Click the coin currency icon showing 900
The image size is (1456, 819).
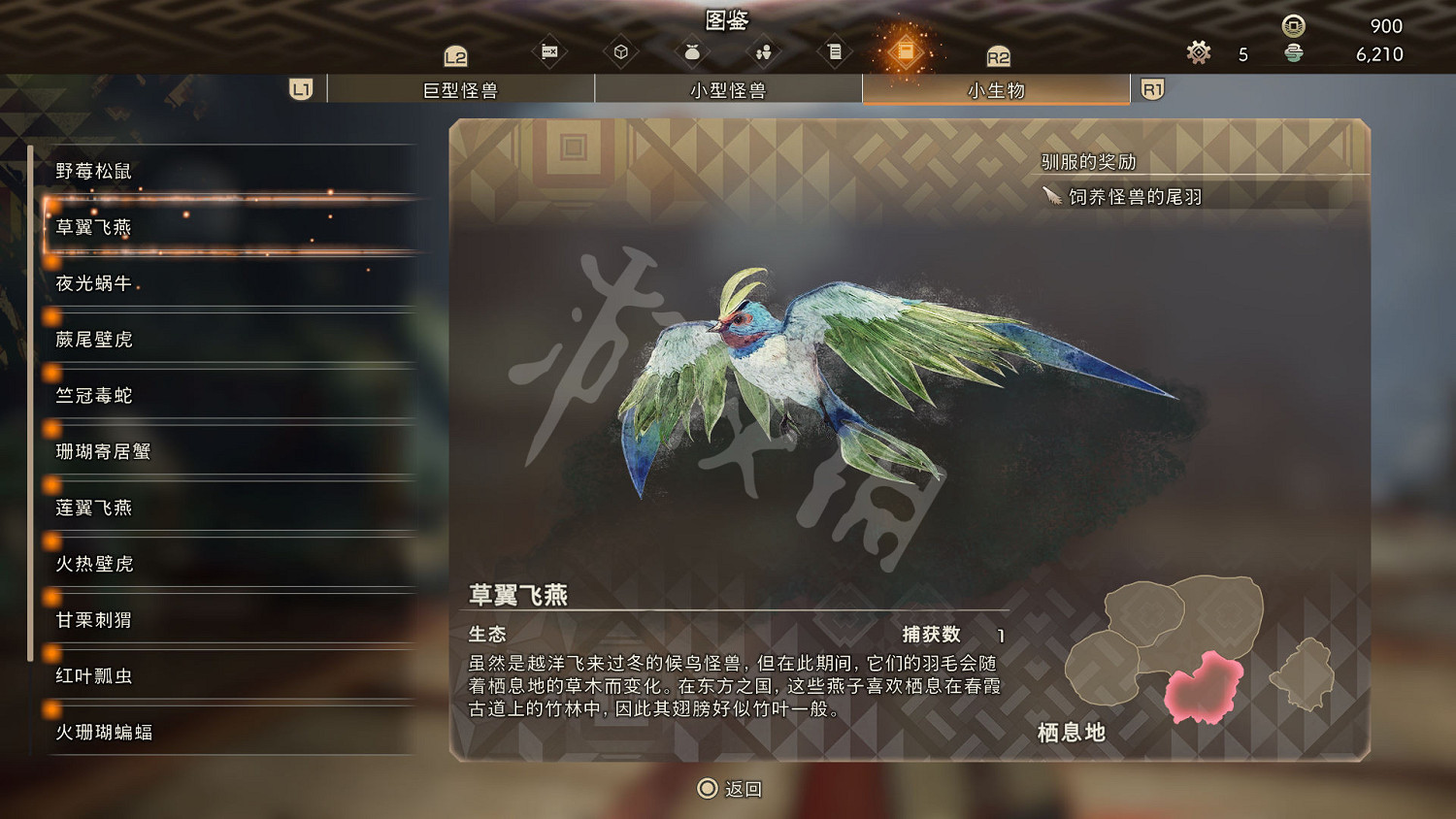pos(1292,26)
